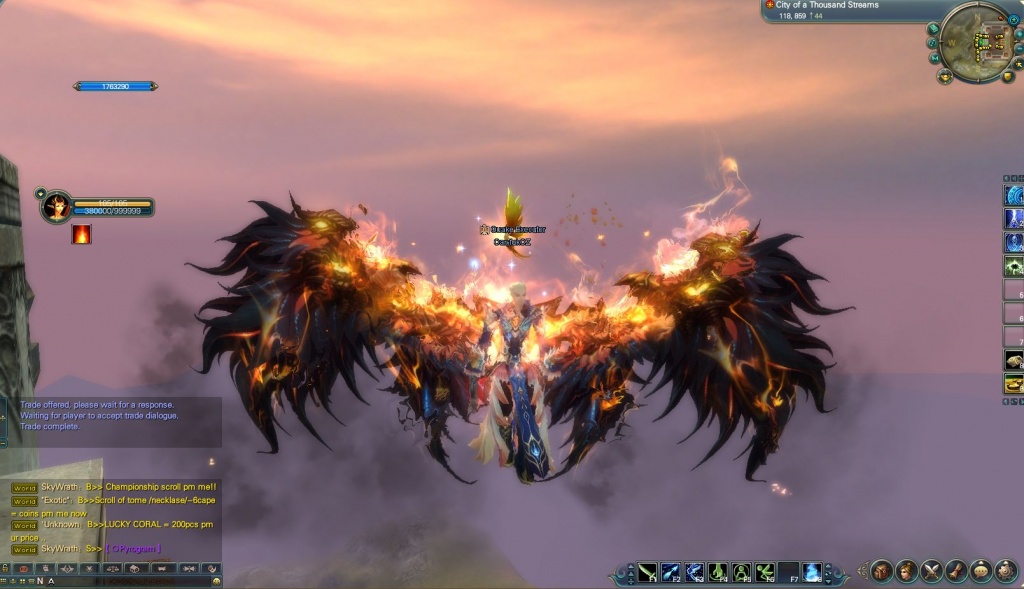Open the inventory backpack button

click(882, 571)
